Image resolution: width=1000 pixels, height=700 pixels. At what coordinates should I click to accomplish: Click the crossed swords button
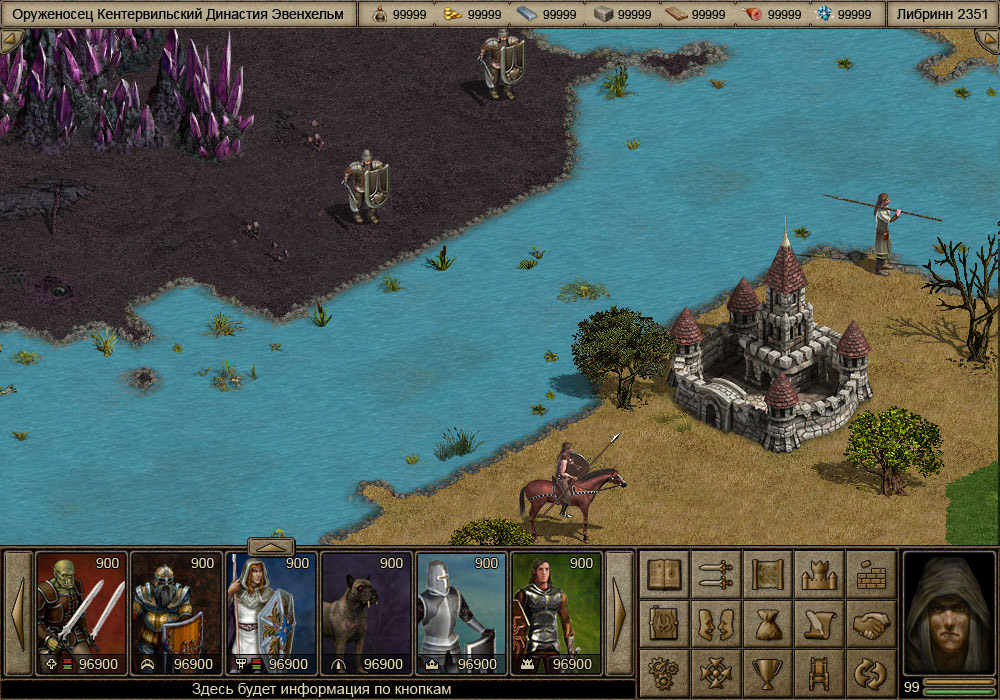coord(717,574)
